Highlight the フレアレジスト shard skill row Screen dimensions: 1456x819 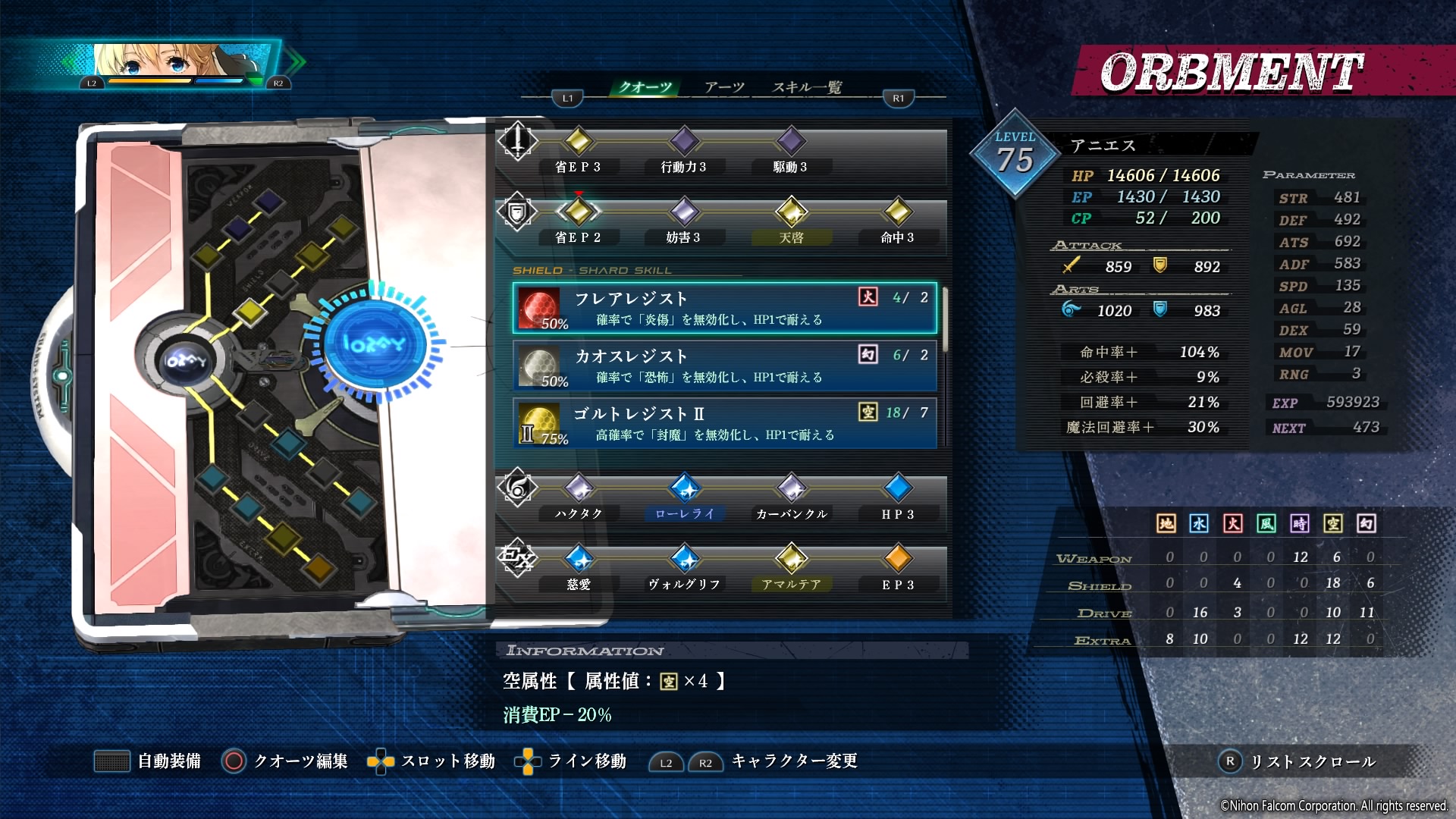[x=725, y=308]
